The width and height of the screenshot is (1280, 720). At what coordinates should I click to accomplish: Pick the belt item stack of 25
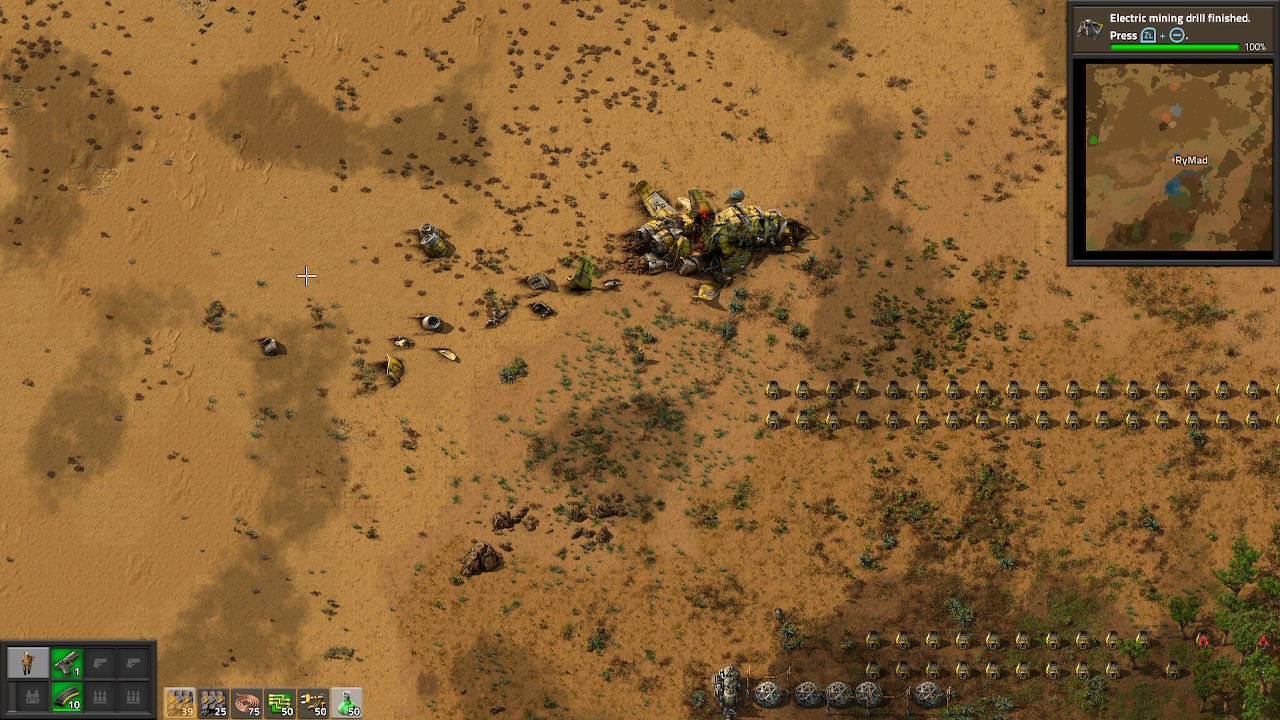(213, 703)
